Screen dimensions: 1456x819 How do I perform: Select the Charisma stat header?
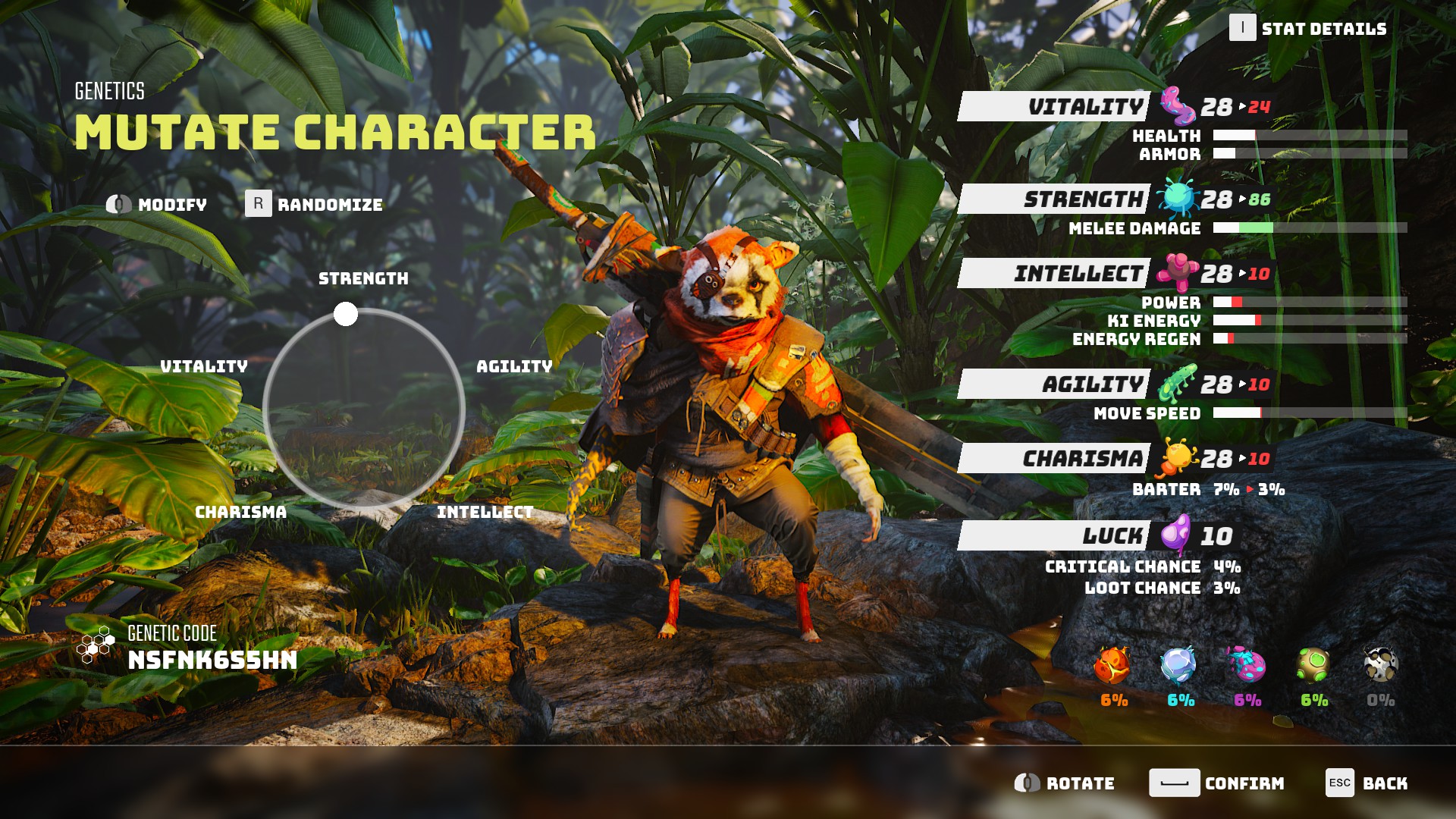coord(1054,459)
